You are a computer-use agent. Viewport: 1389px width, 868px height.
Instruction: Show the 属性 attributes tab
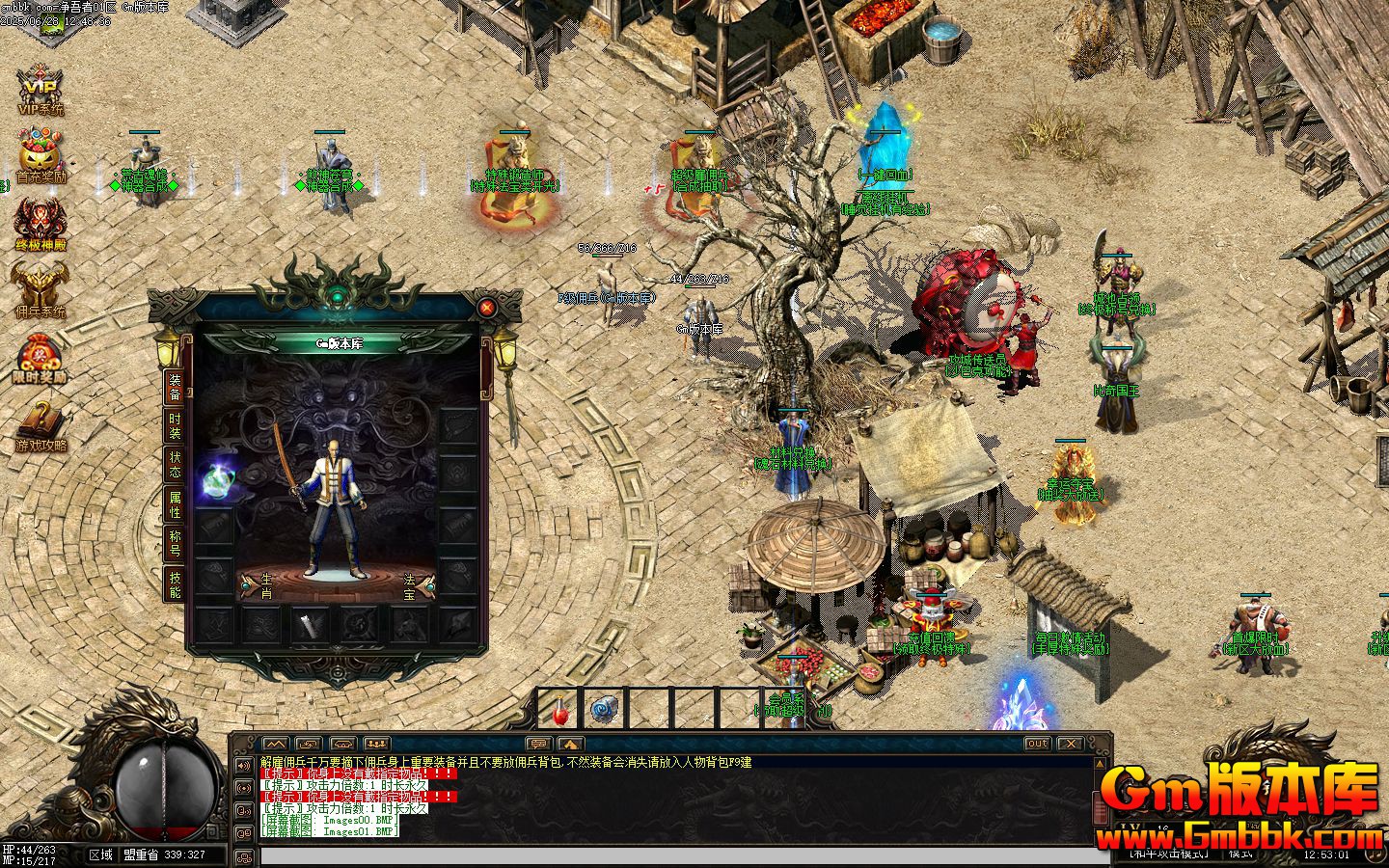[175, 504]
